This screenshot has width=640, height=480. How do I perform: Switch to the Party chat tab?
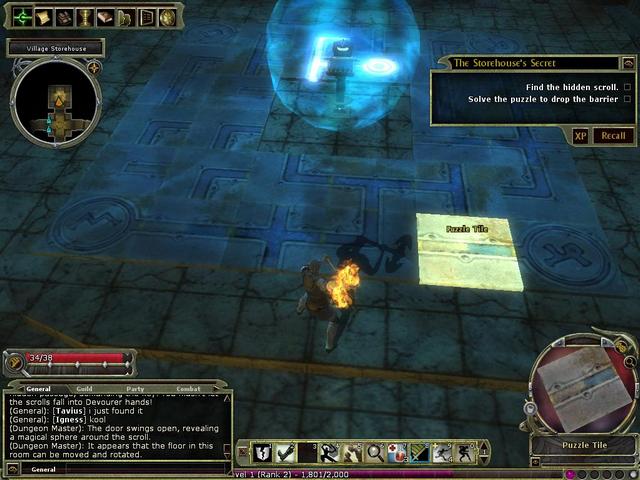(x=135, y=388)
